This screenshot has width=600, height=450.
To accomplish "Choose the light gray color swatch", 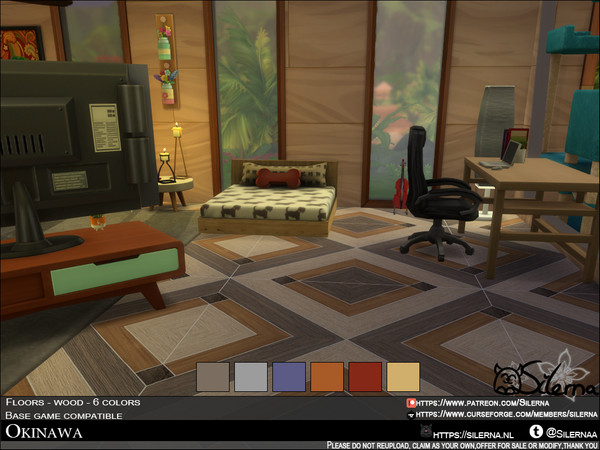I will (x=252, y=377).
